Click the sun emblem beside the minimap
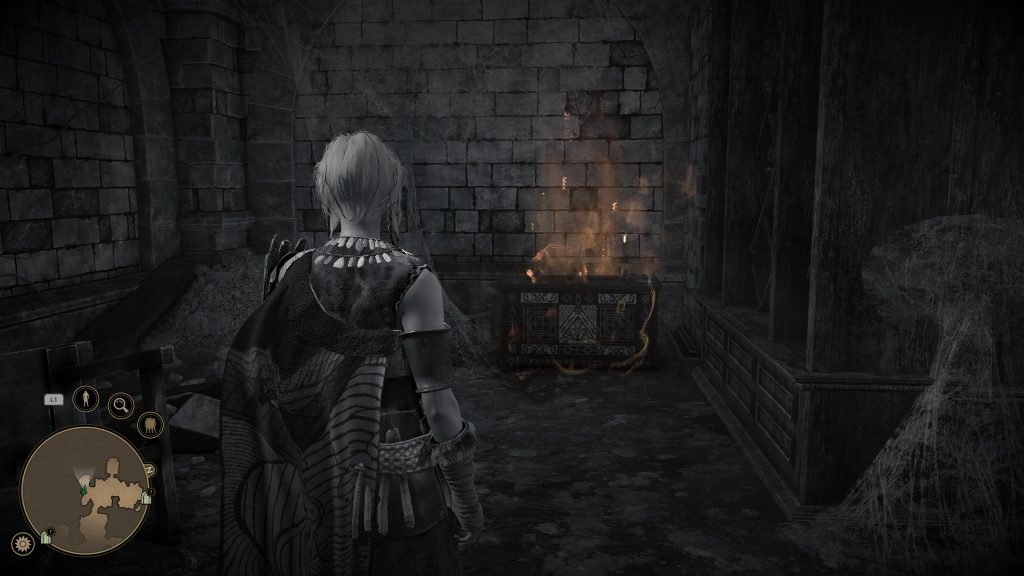 22,543
